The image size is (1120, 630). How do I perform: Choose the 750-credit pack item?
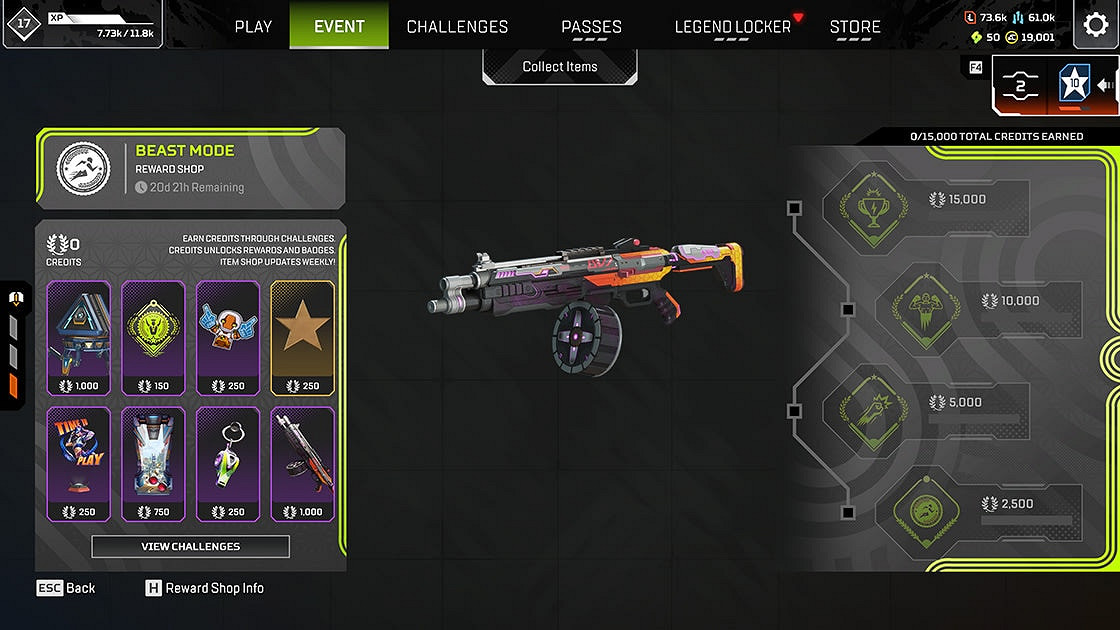click(x=153, y=463)
